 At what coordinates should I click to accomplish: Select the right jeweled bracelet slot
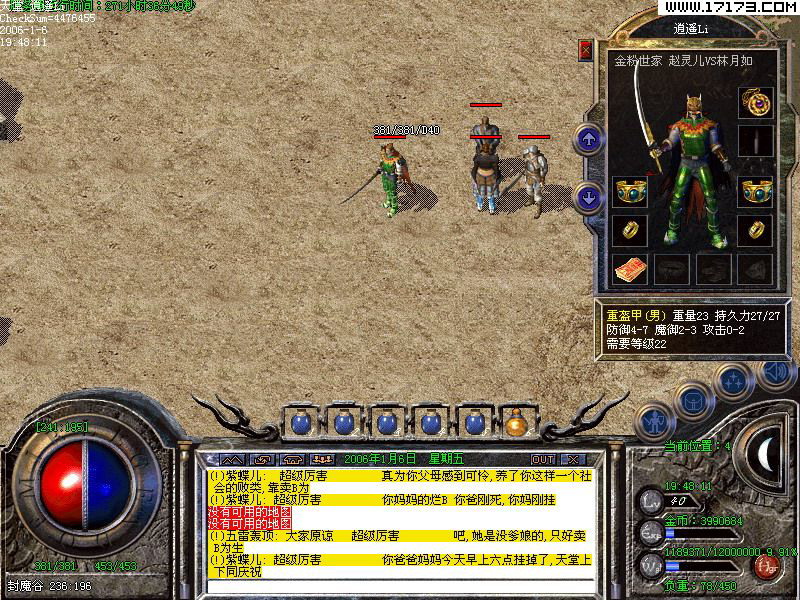[x=754, y=191]
